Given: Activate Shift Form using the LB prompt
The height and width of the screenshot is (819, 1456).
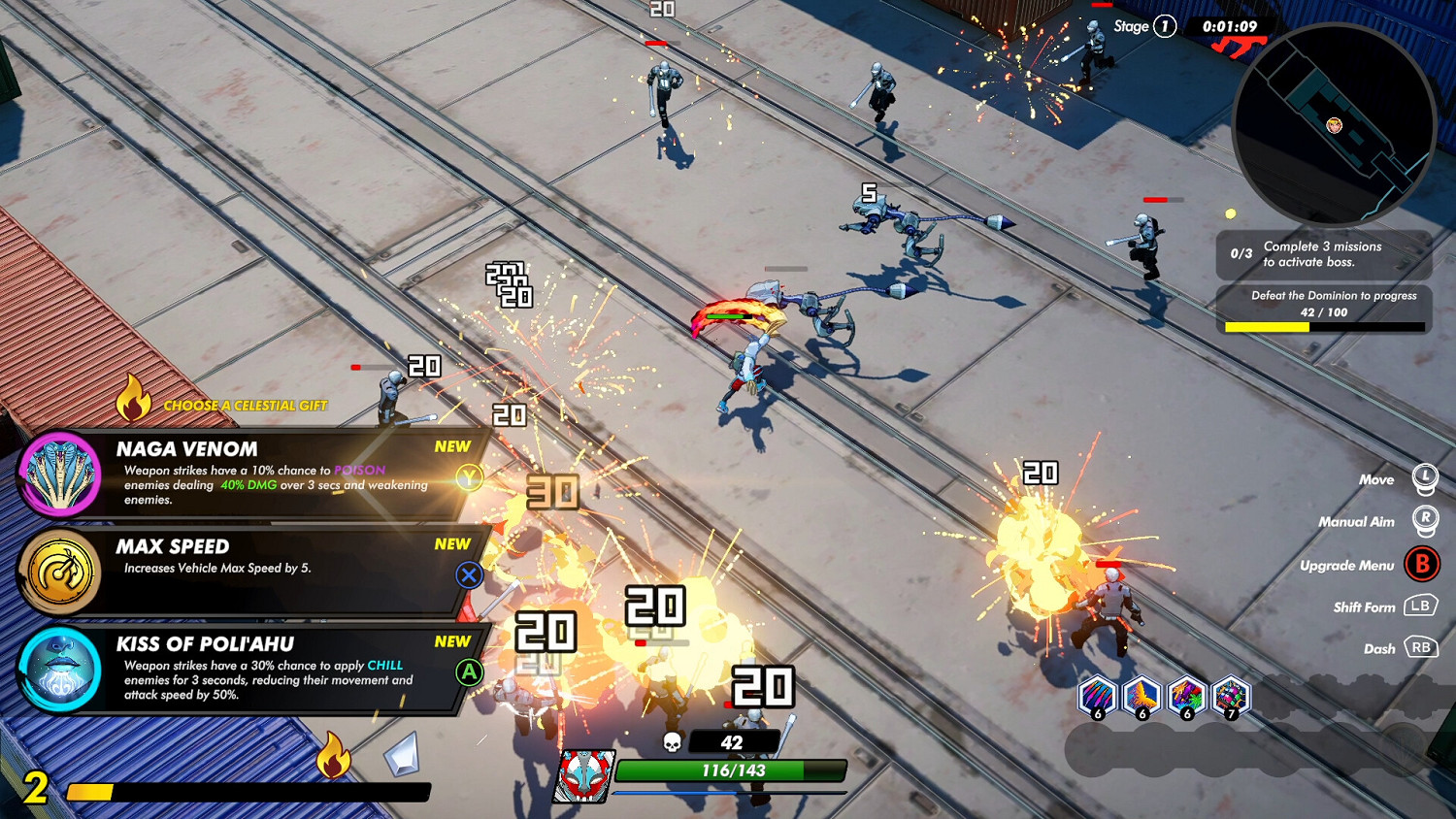Looking at the screenshot, I should 1421,606.
